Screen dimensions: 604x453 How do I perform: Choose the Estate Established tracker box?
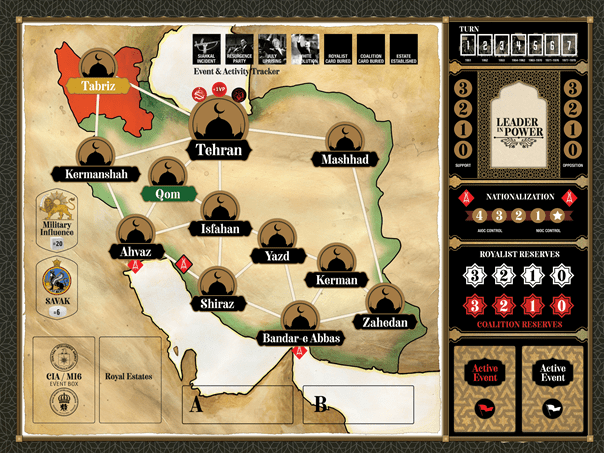point(404,50)
